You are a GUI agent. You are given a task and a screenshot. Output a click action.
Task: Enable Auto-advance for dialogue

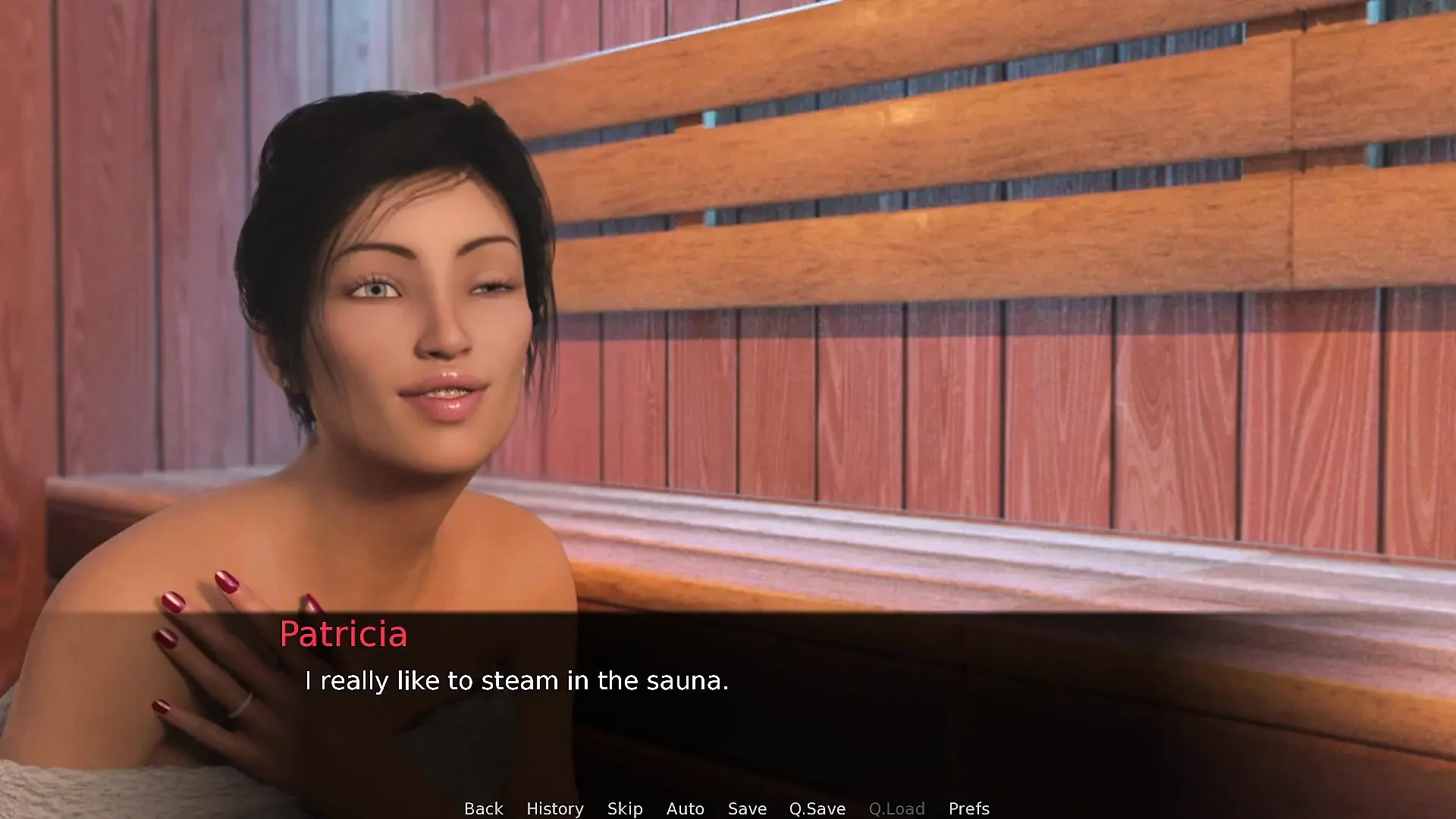[x=685, y=808]
